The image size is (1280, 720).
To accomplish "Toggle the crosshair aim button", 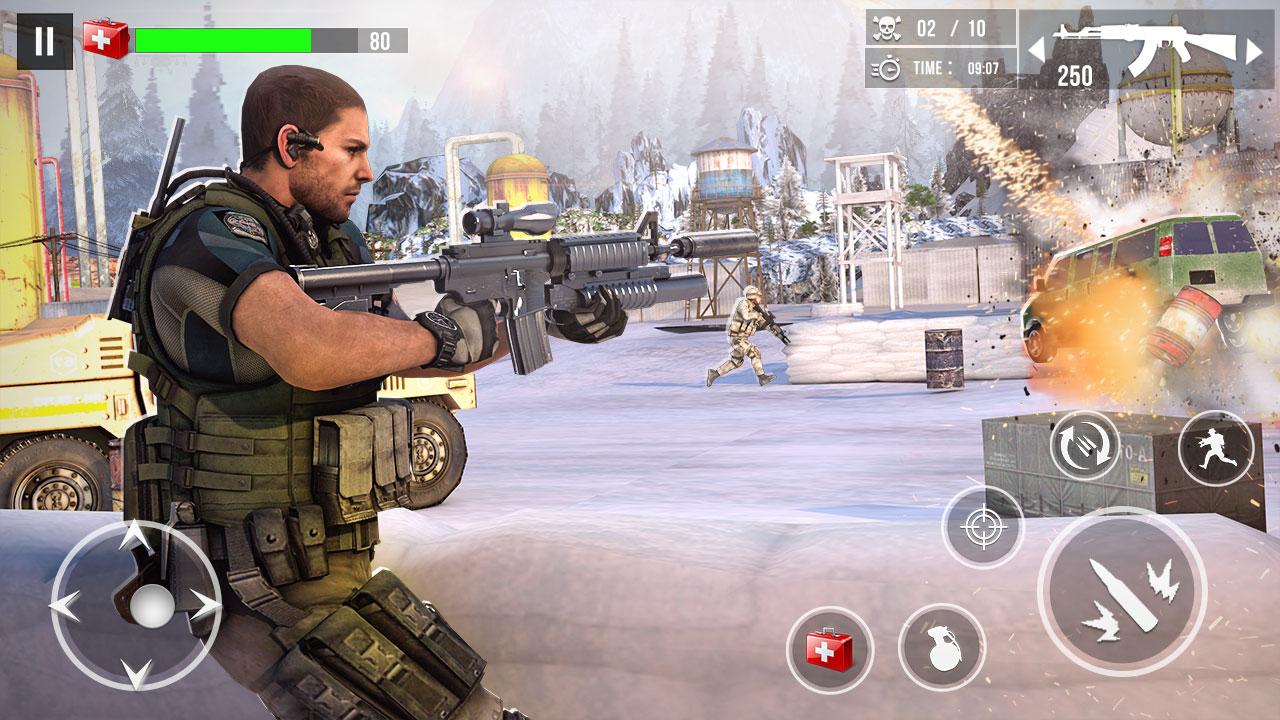I will point(983,527).
